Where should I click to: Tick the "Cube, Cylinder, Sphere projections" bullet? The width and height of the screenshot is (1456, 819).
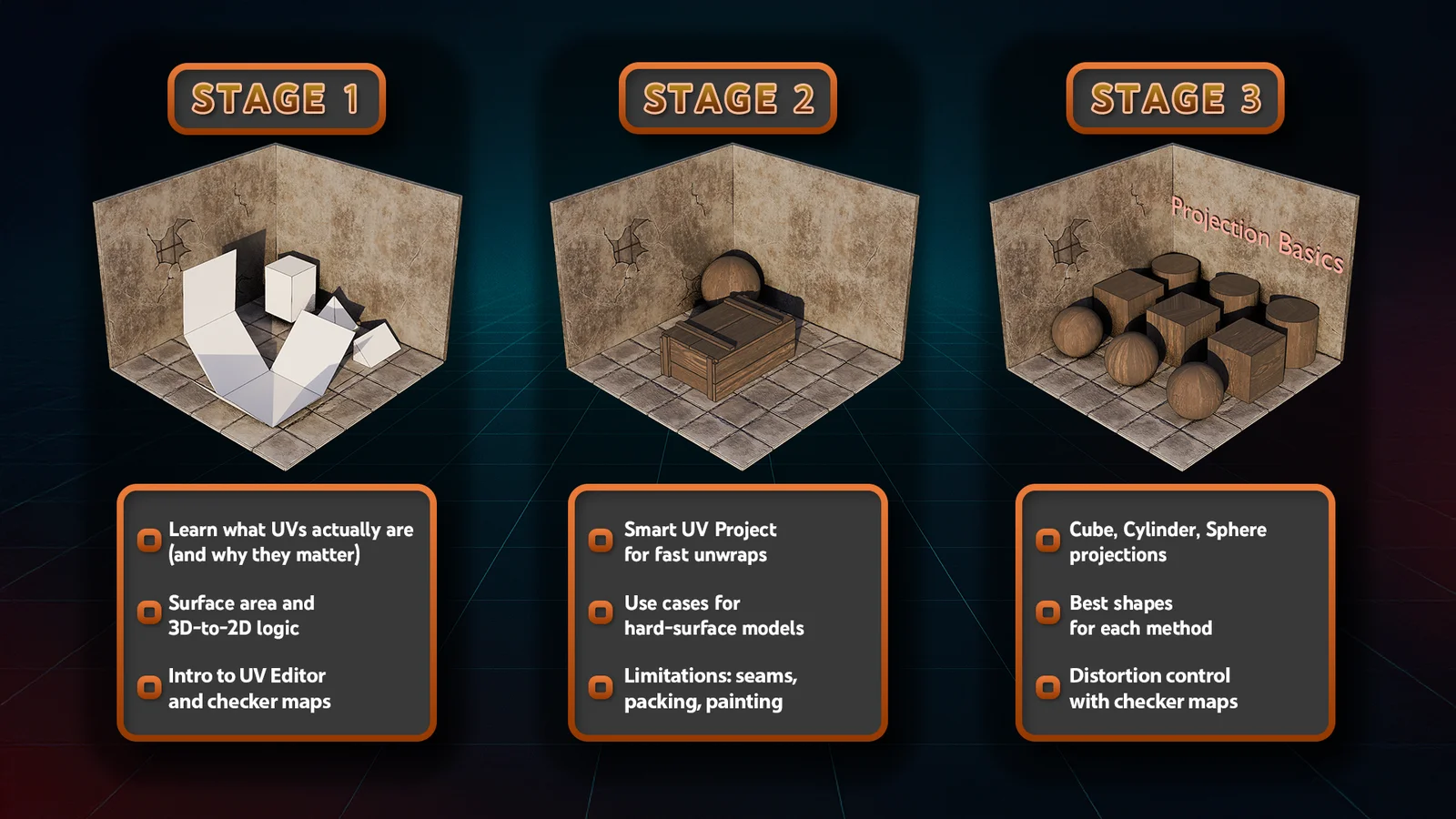[1048, 541]
